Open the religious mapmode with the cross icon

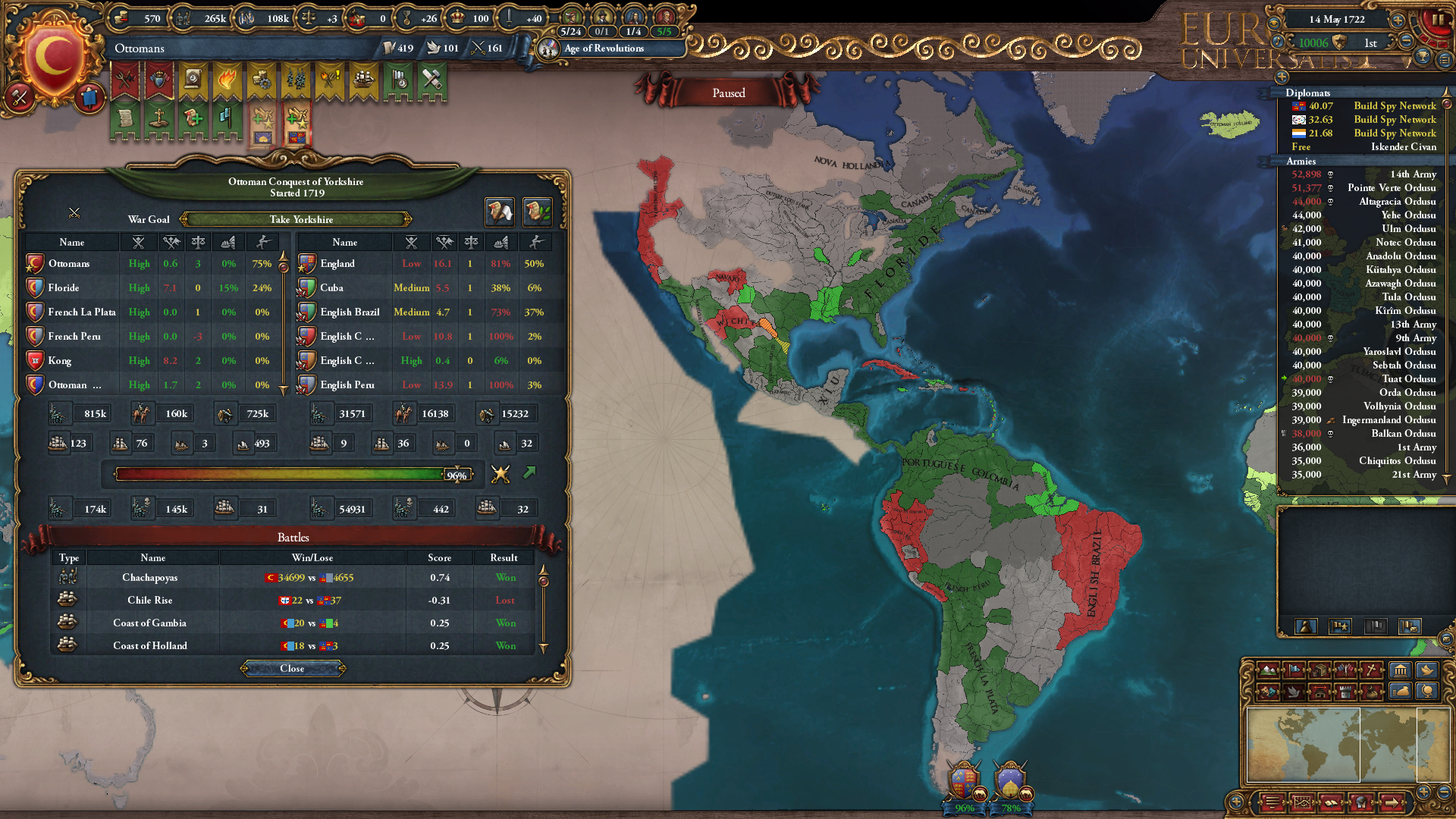(x=1371, y=670)
